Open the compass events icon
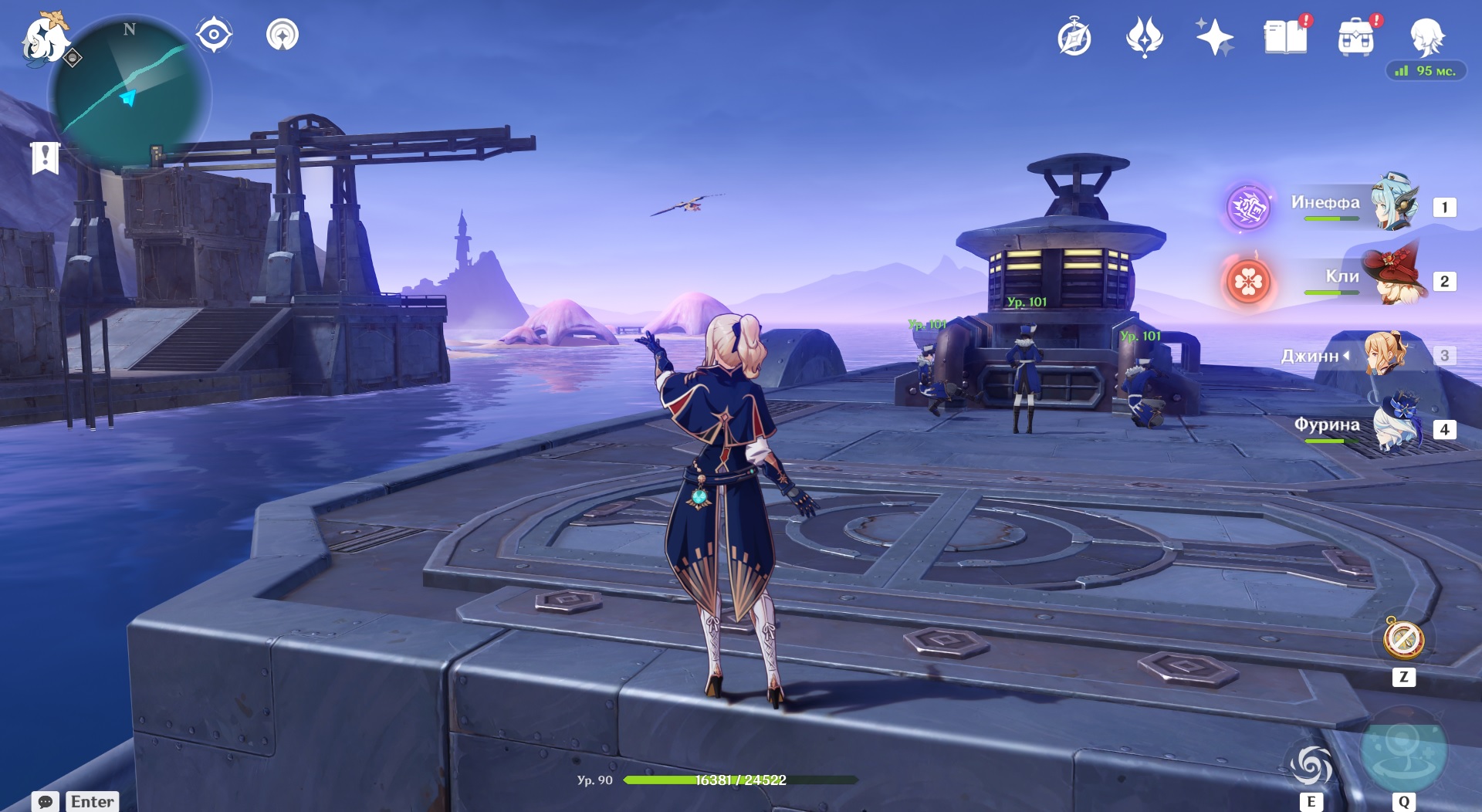Viewport: 1482px width, 812px height. [x=1074, y=37]
